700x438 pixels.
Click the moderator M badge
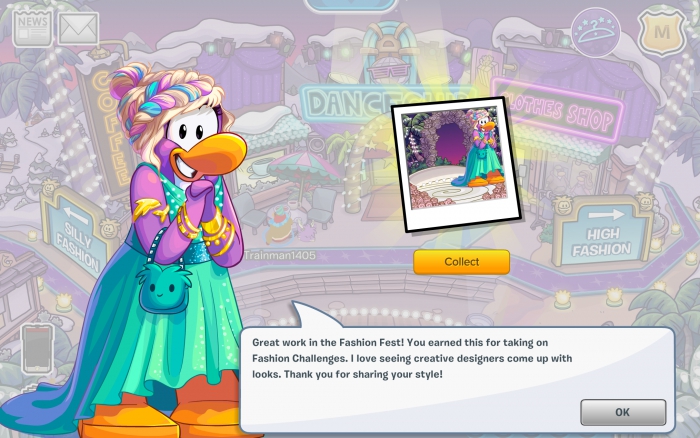click(x=660, y=32)
